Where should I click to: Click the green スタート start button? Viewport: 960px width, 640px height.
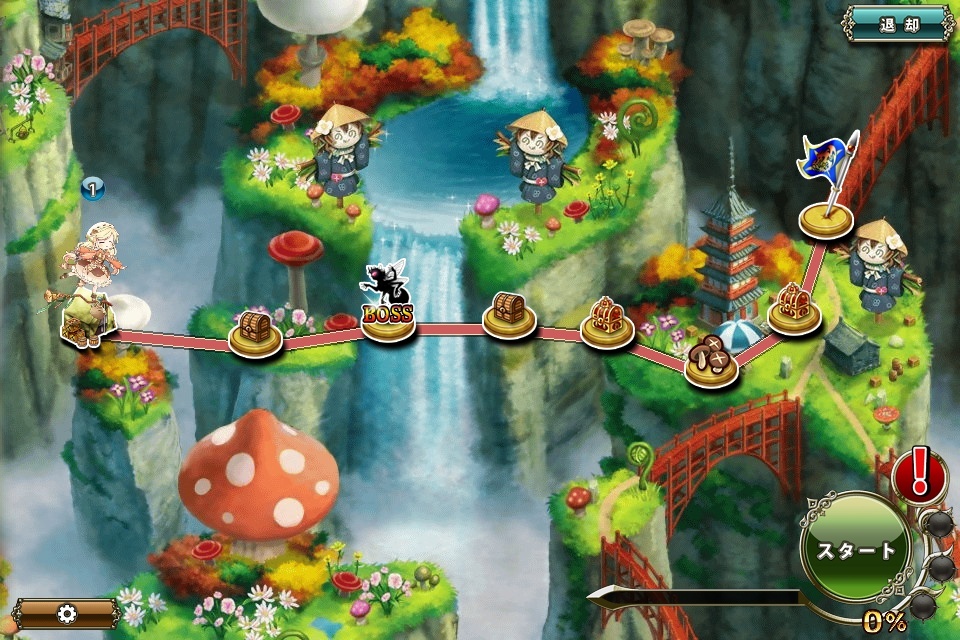pos(855,549)
